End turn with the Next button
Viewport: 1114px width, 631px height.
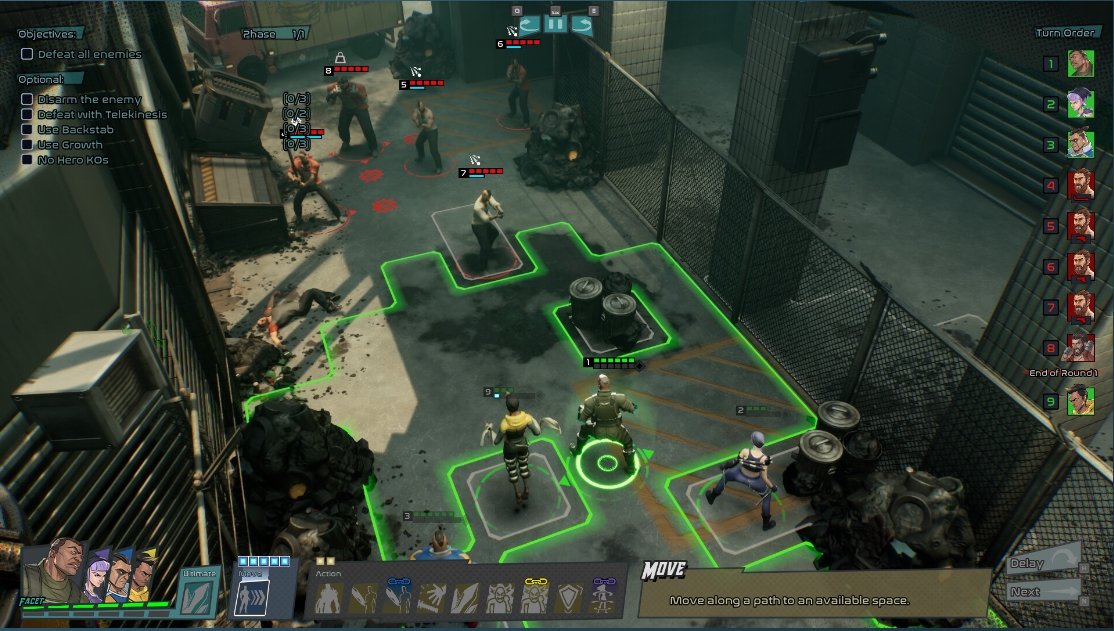(x=1044, y=591)
